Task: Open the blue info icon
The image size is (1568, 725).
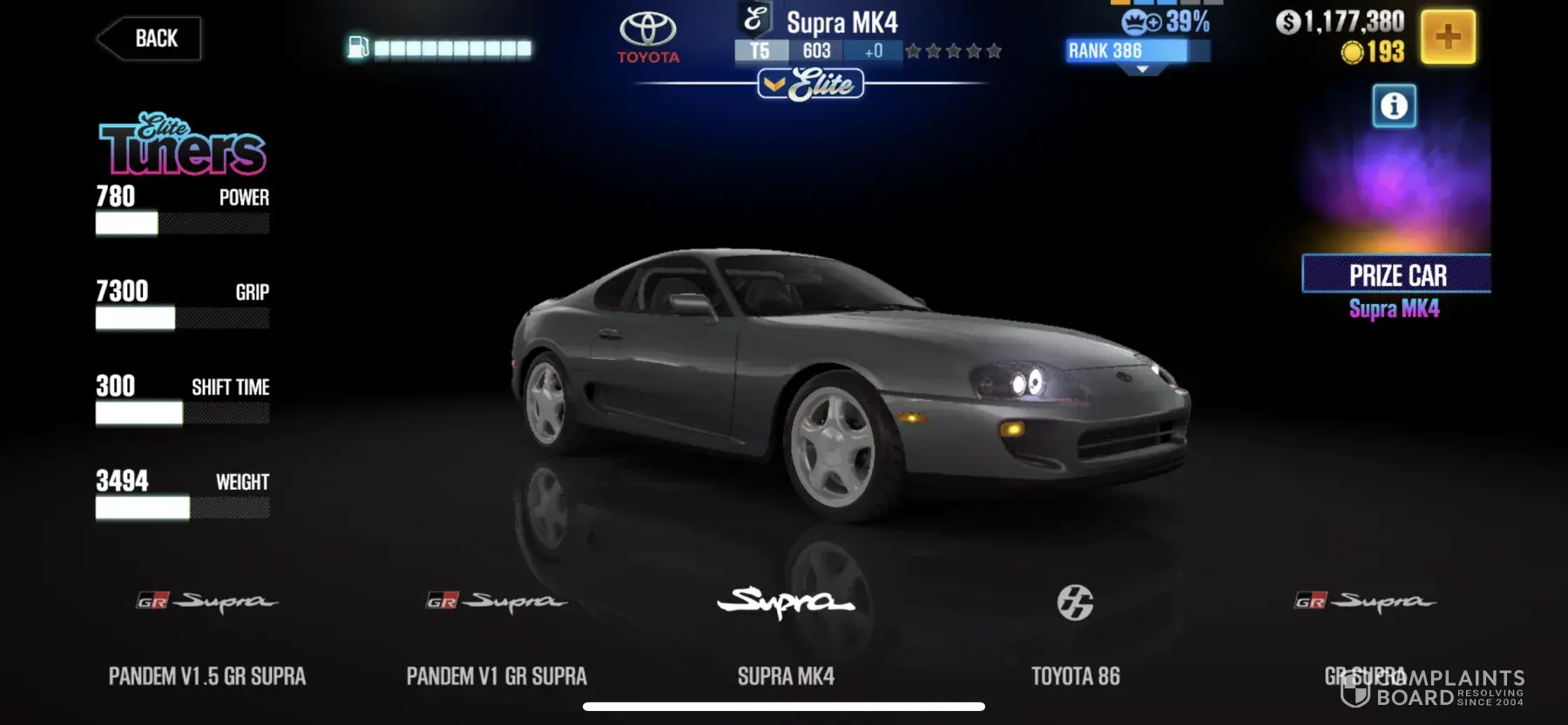Action: tap(1394, 106)
